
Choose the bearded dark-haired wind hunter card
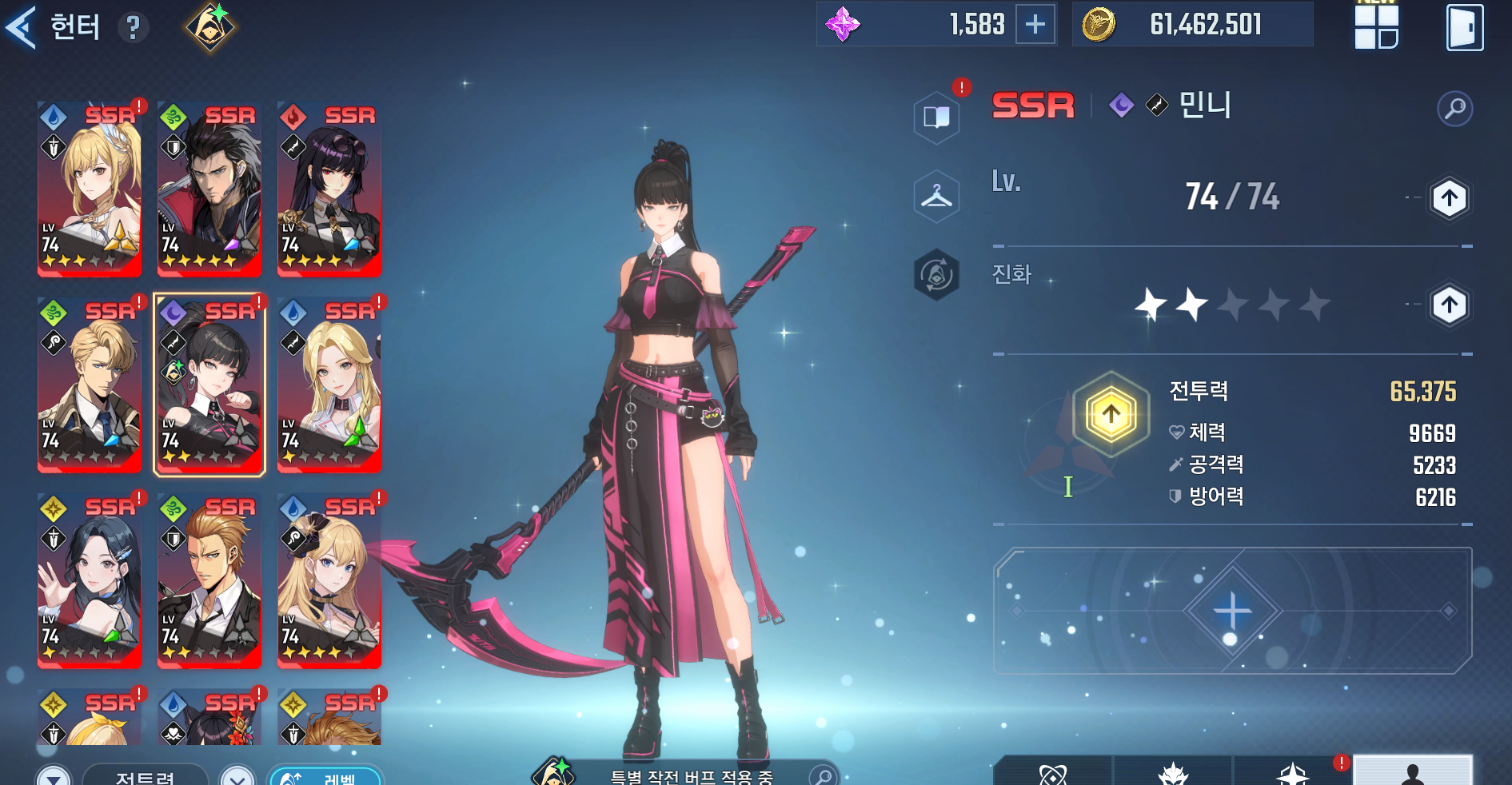coord(209,189)
